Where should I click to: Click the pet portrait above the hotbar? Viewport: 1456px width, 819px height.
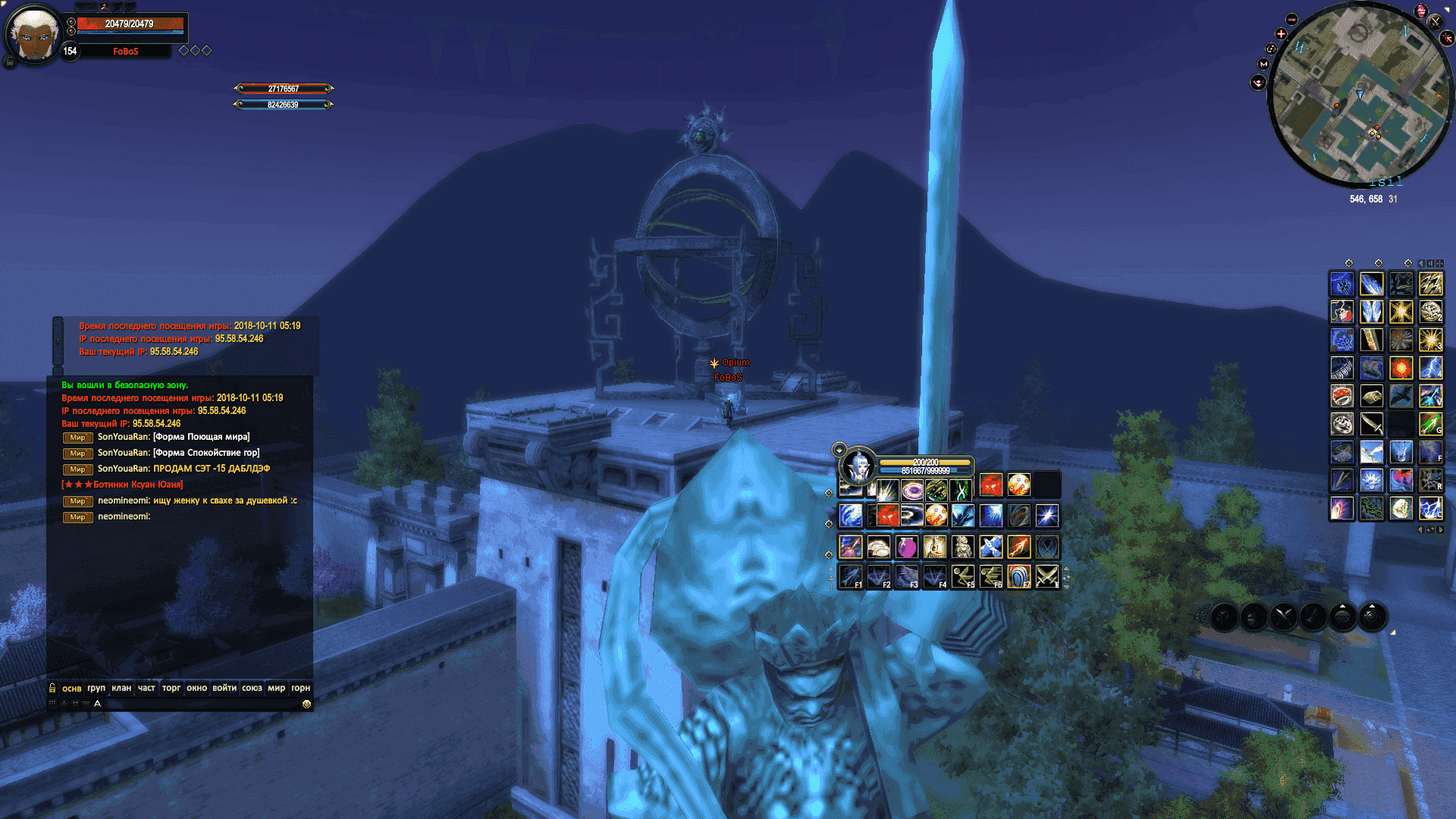859,465
